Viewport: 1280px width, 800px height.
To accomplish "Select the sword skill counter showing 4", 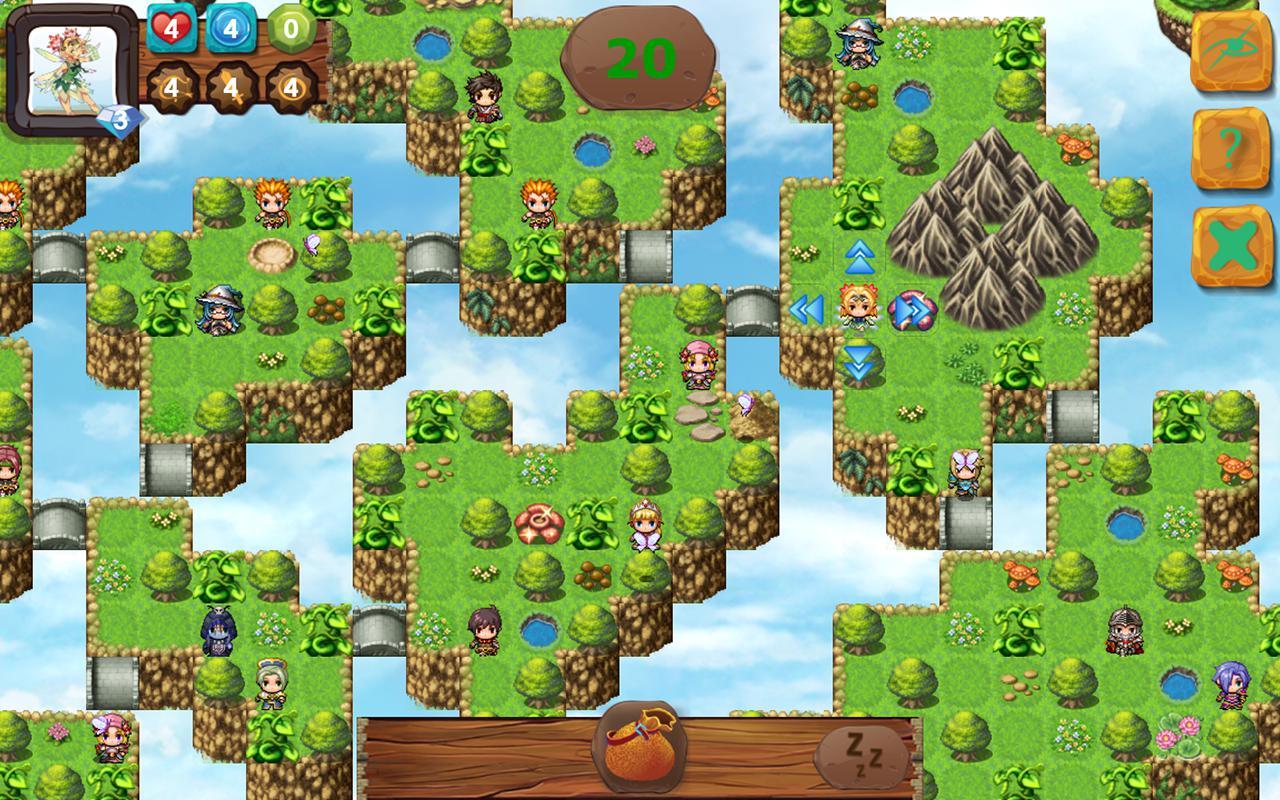I will (x=232, y=85).
